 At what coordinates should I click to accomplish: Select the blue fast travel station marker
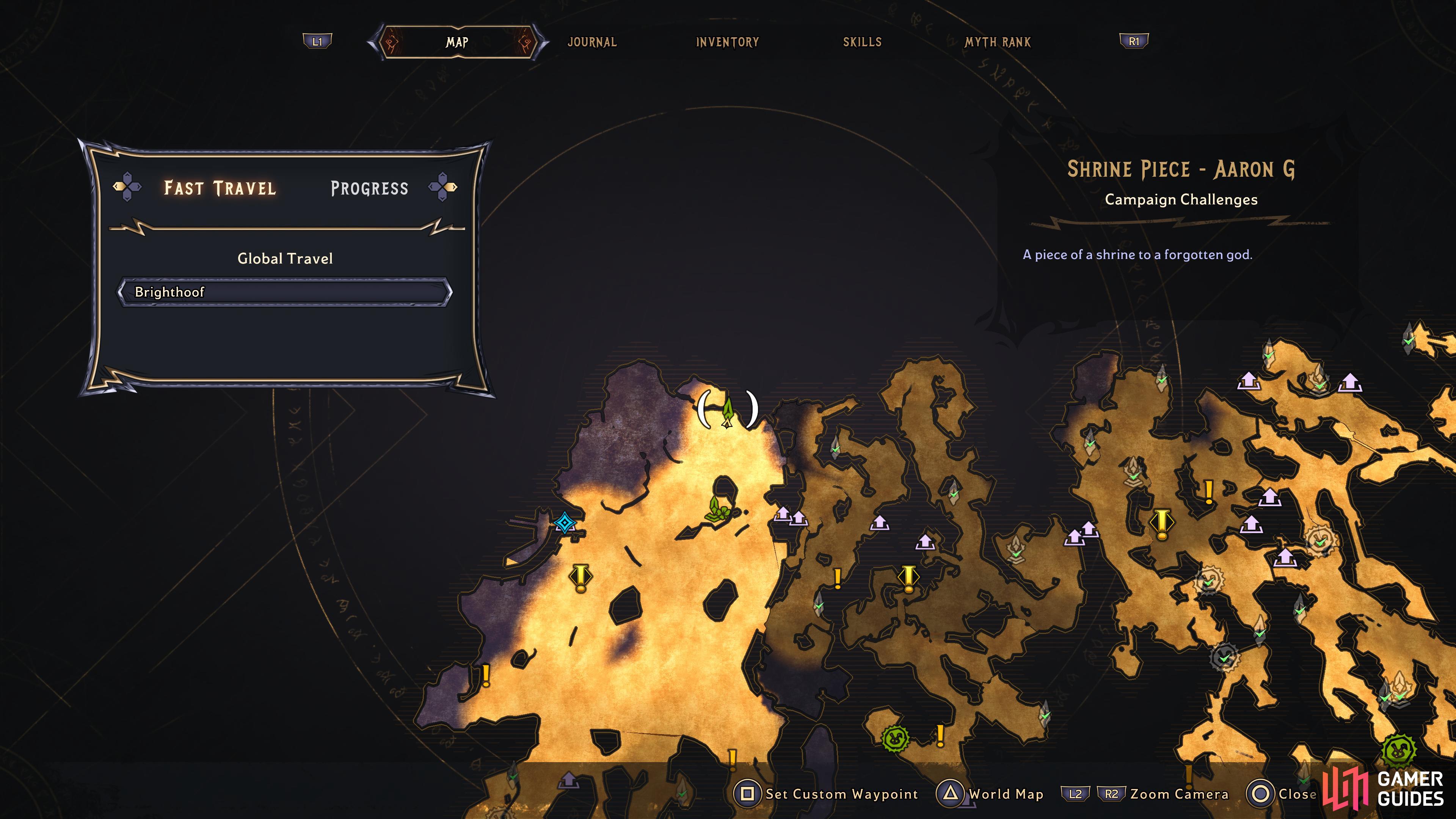(564, 523)
